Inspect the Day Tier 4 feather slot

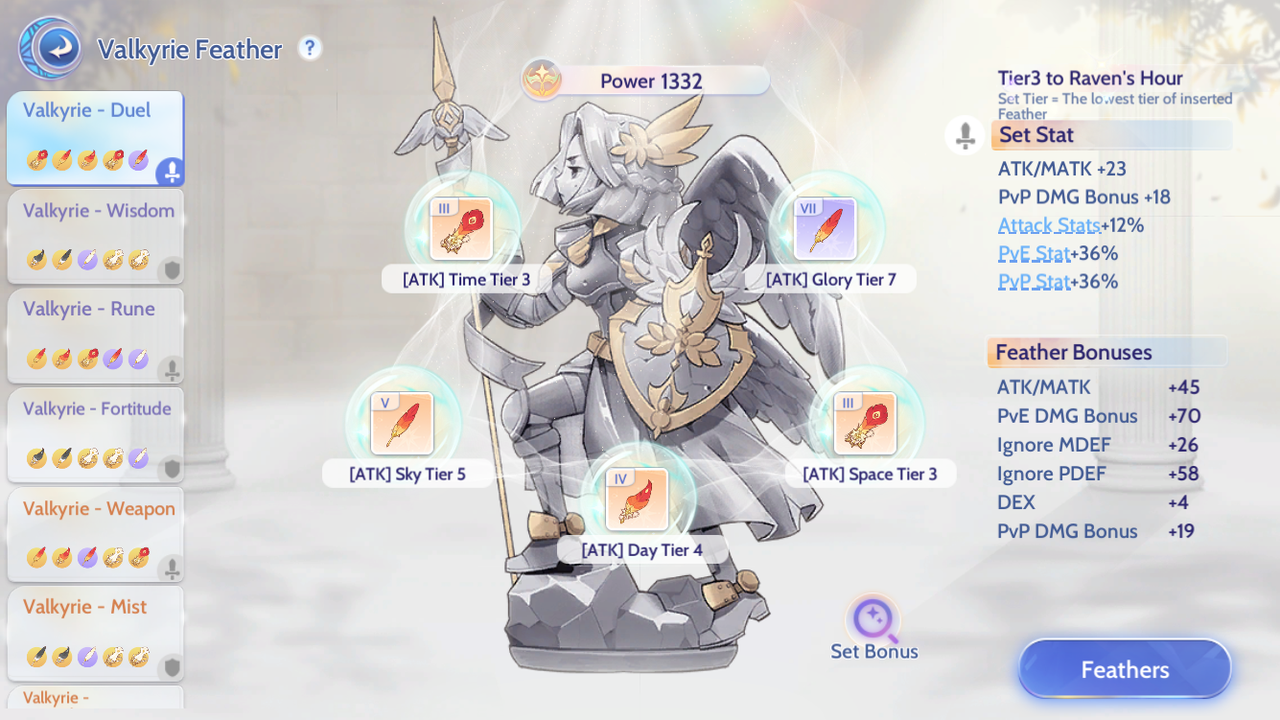637,499
